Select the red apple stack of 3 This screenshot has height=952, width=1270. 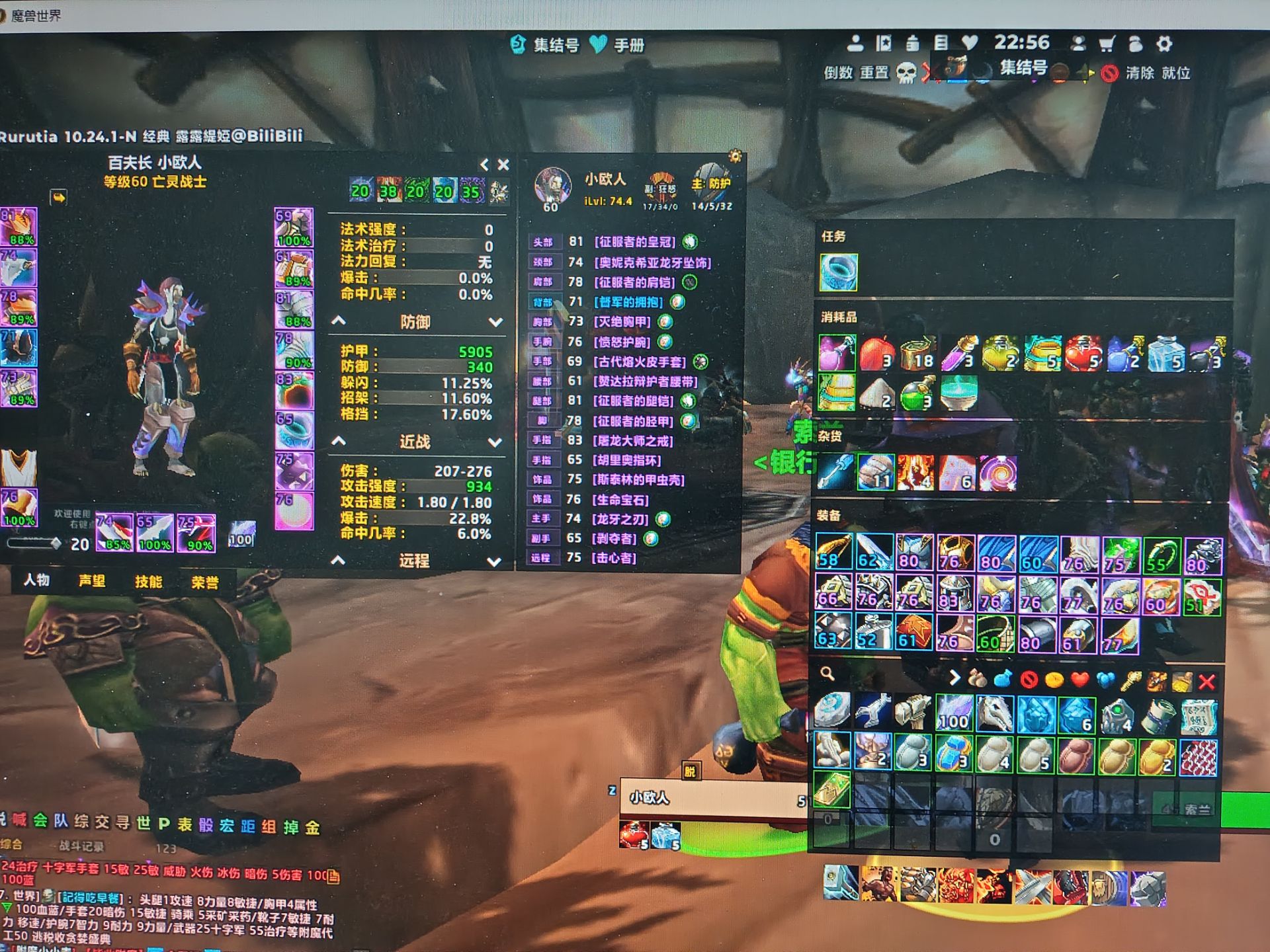(877, 352)
